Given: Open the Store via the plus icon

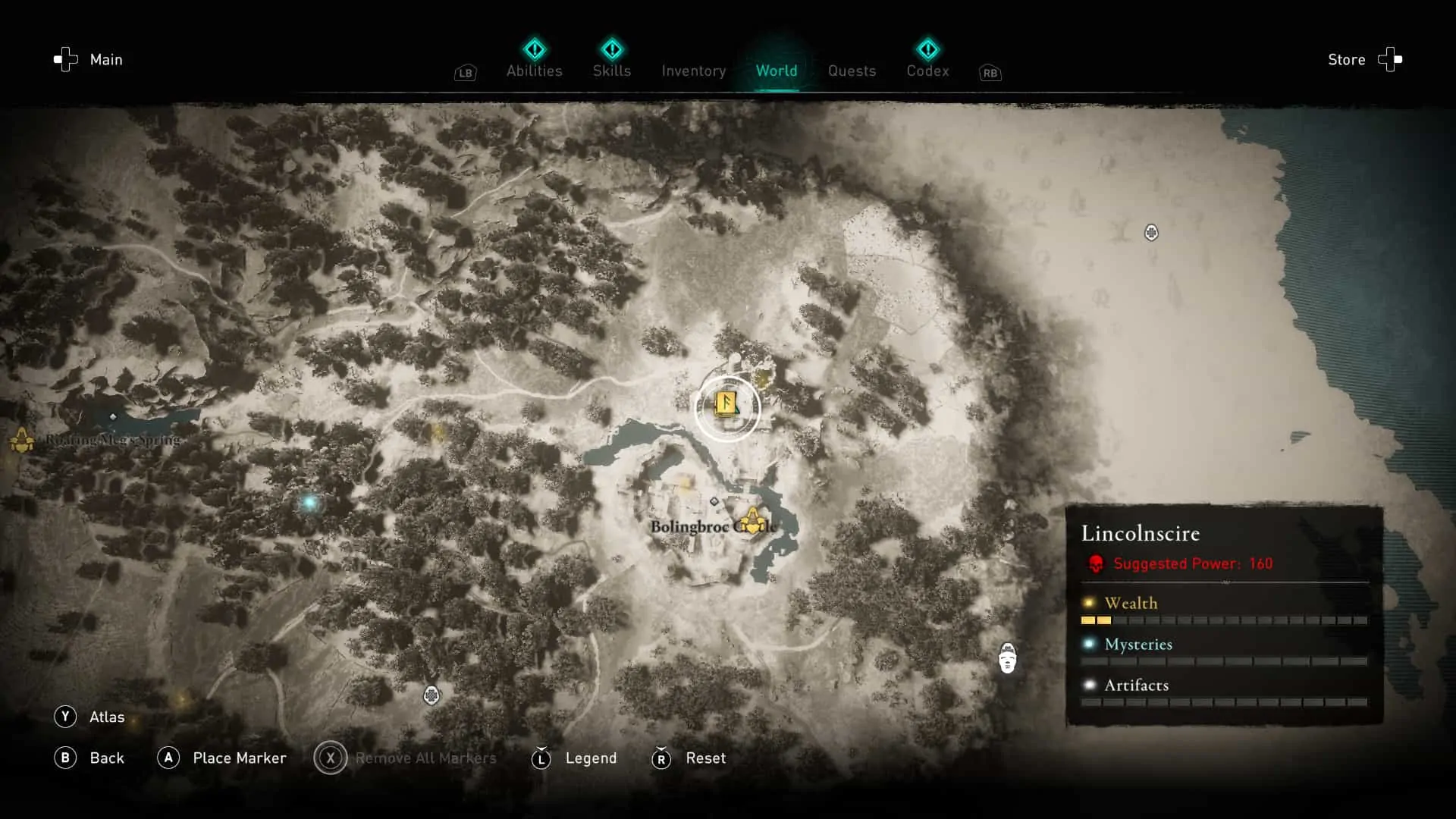Looking at the screenshot, I should click(1390, 59).
